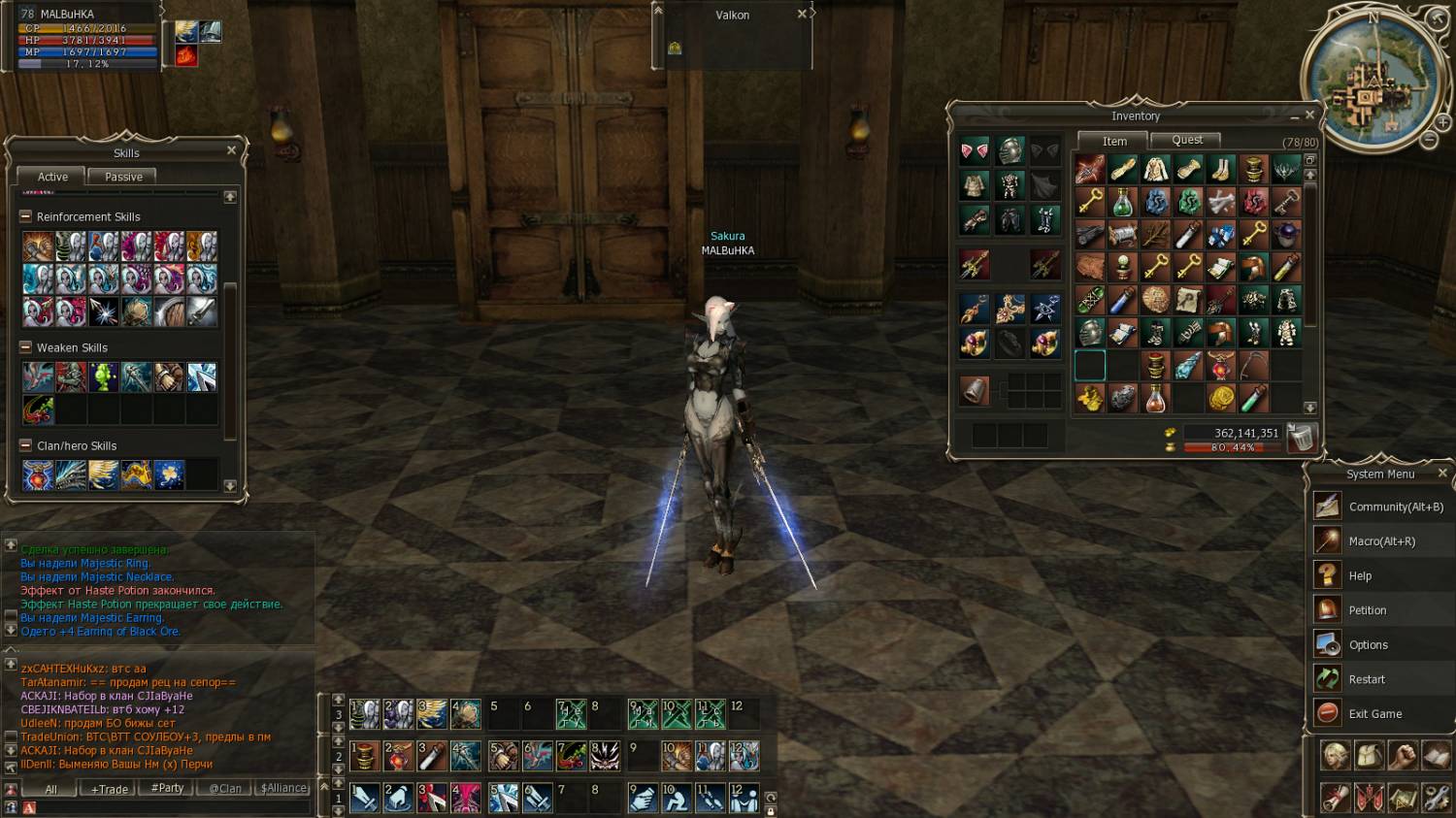Image resolution: width=1456 pixels, height=818 pixels.
Task: Select the @Clan chat tab
Action: point(225,789)
